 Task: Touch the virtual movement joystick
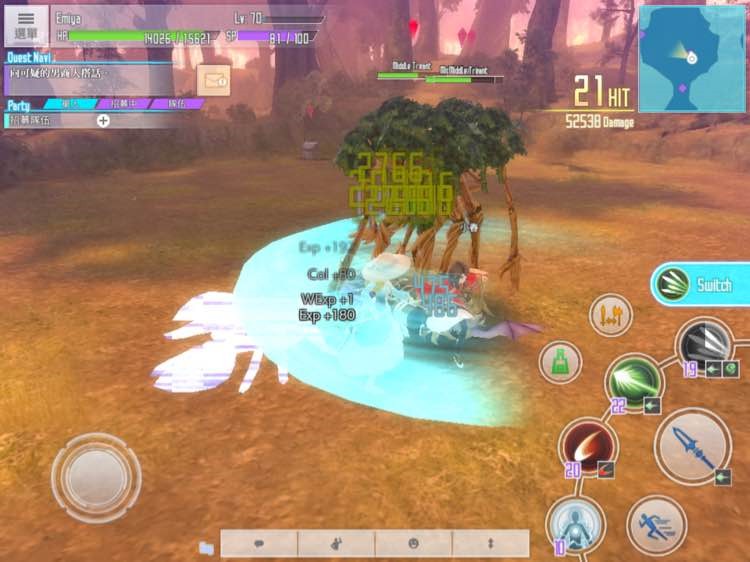click(96, 476)
